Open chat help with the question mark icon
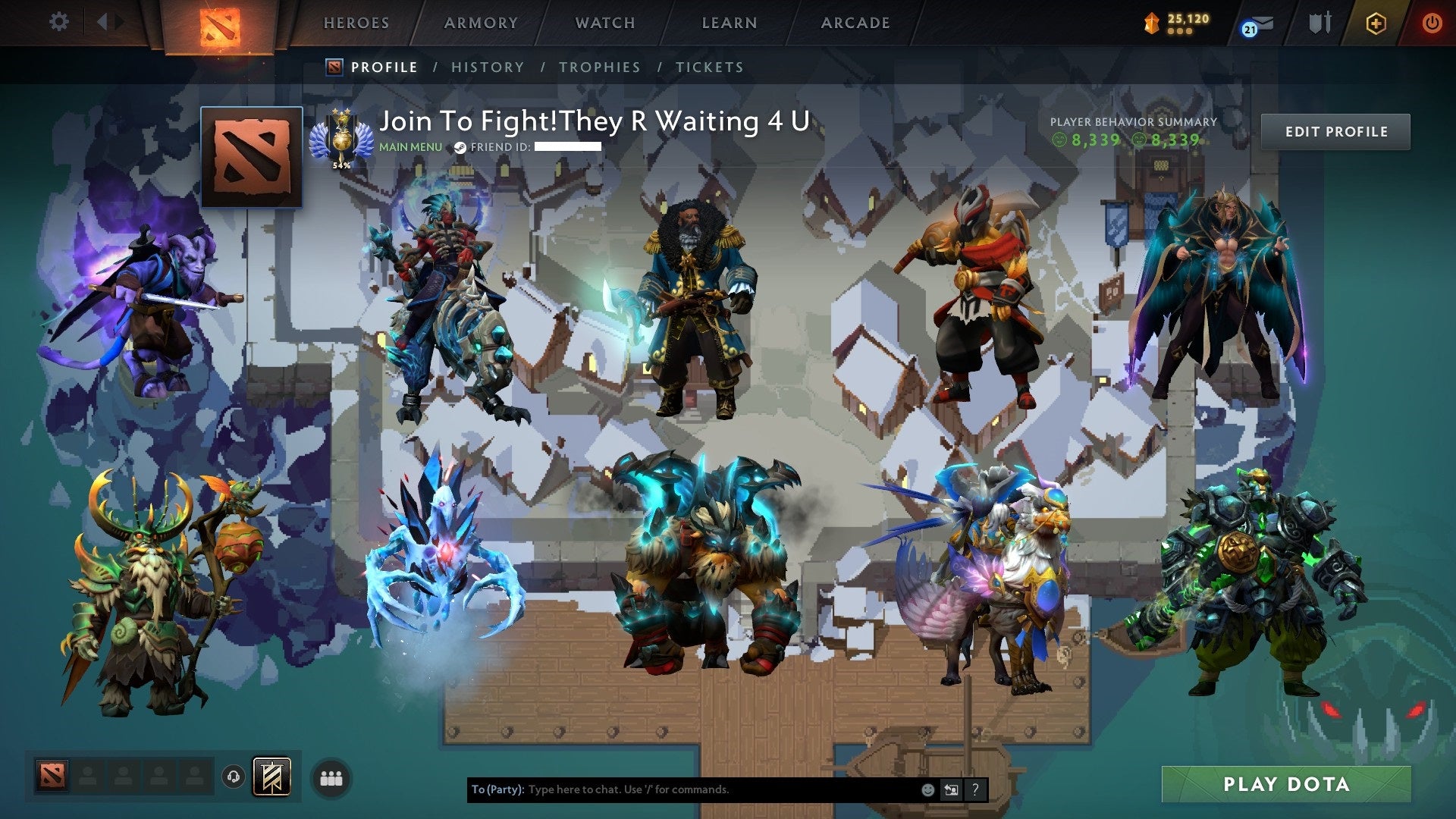This screenshot has height=819, width=1456. click(x=974, y=789)
